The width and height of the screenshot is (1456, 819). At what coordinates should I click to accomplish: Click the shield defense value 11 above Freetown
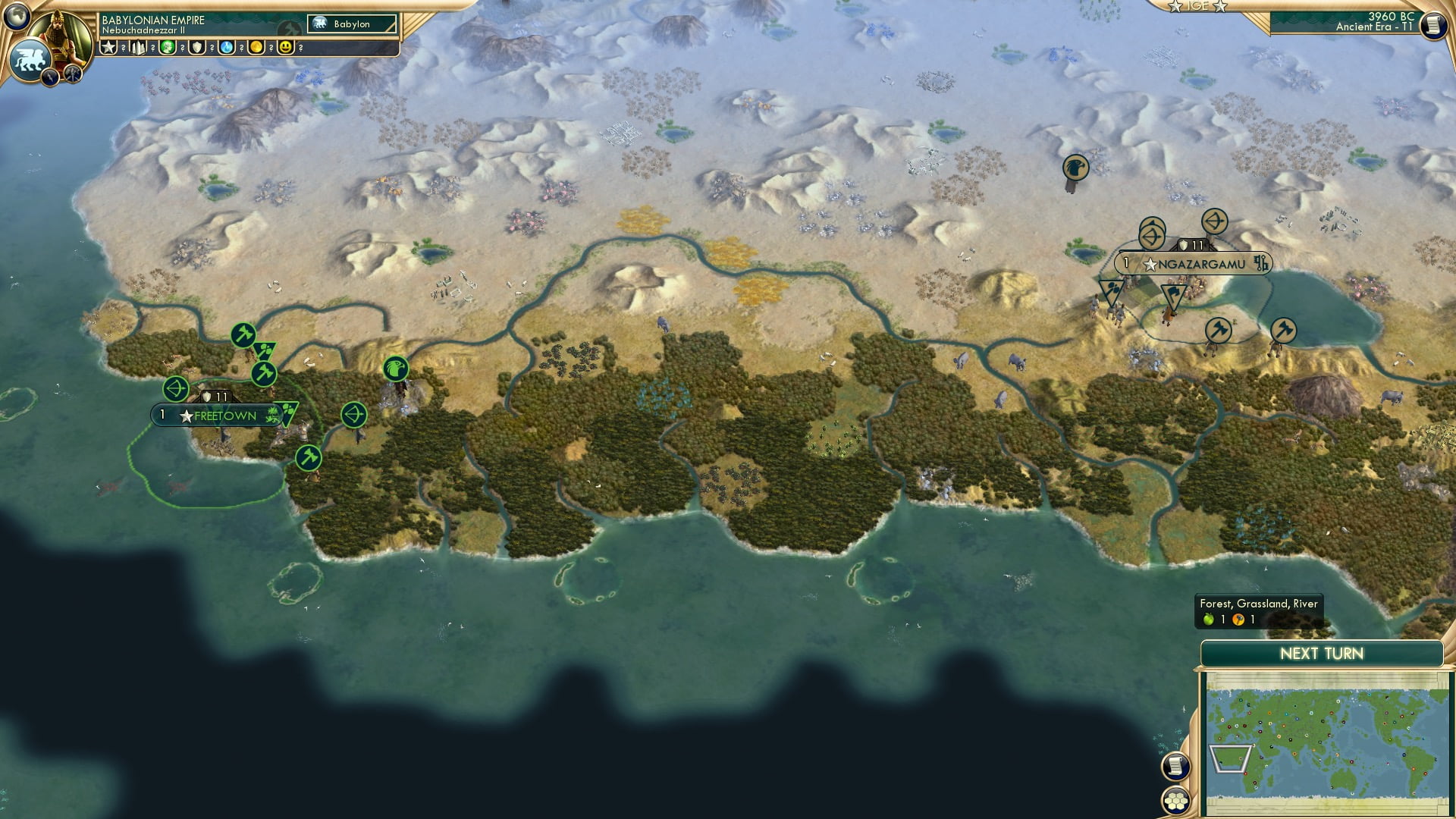click(215, 397)
